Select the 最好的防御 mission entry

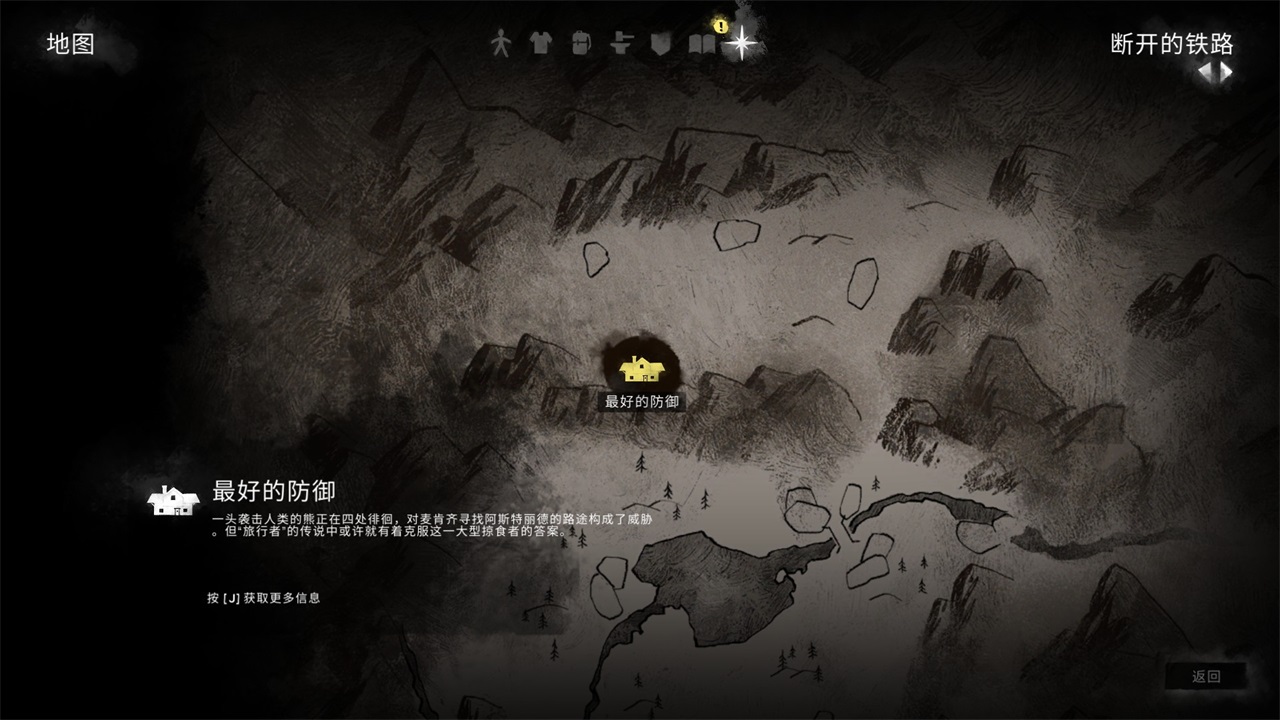point(273,491)
